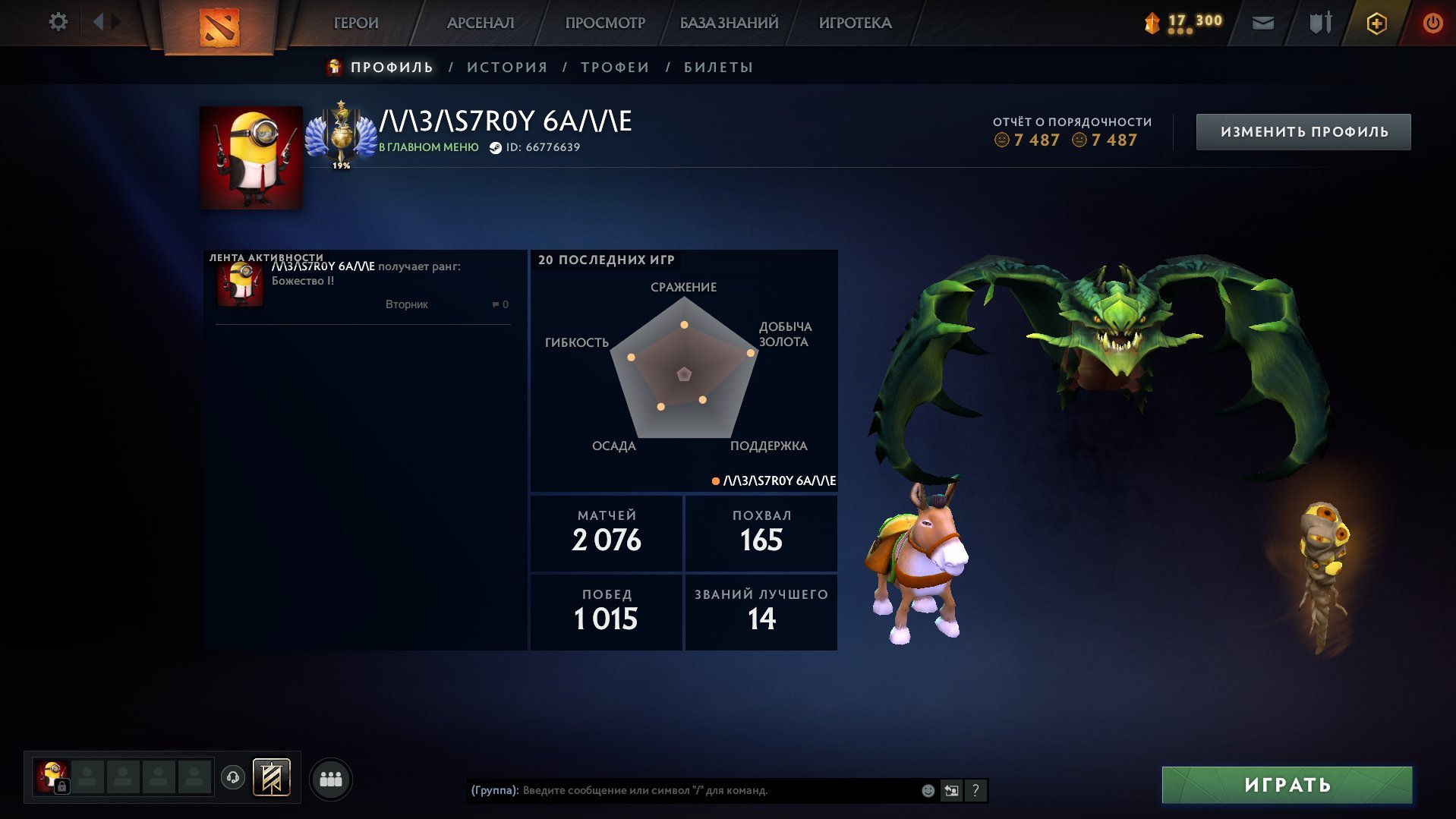Screen dimensions: 1456x819
Task: Start matchmaking with ИГРАТЬ button
Action: click(x=1287, y=785)
